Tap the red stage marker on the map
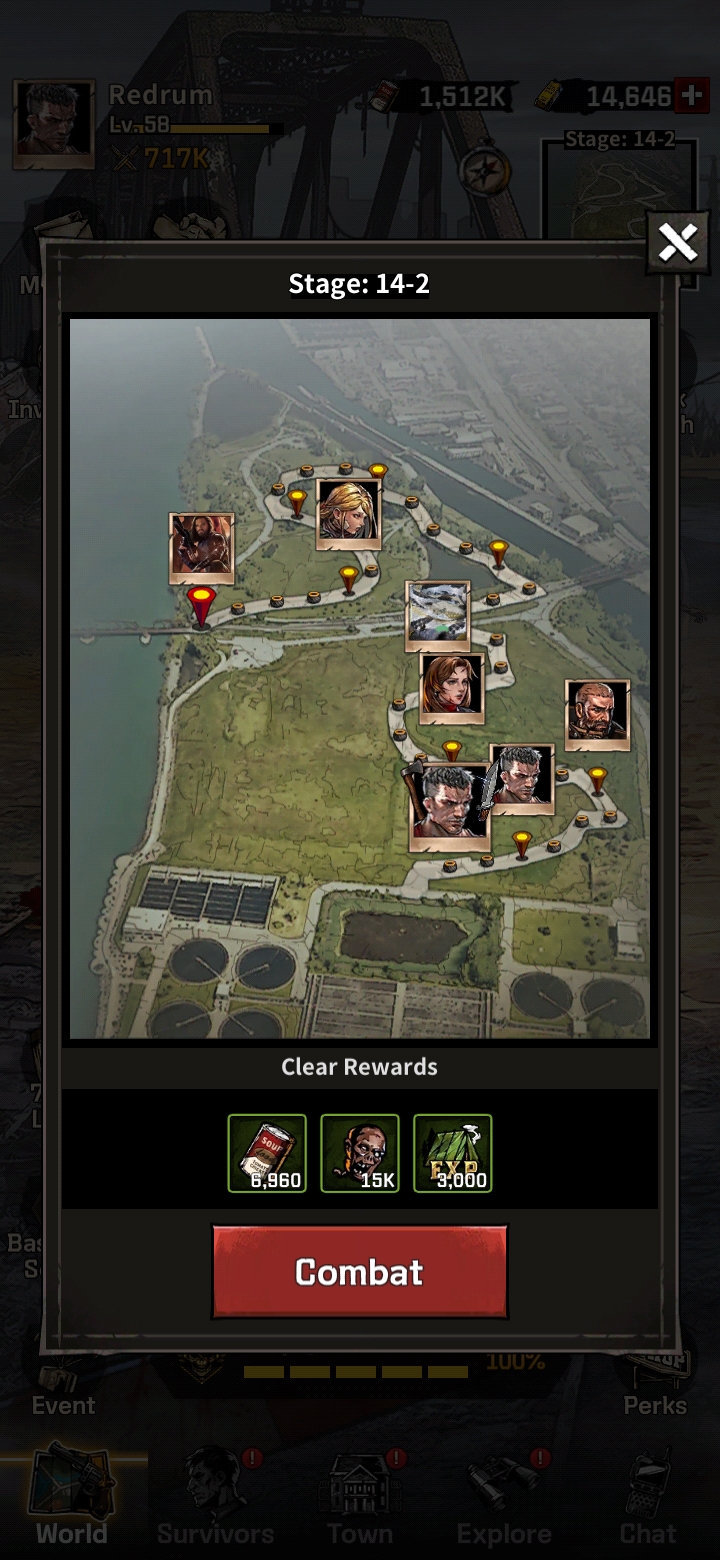This screenshot has height=1560, width=720. 202,603
